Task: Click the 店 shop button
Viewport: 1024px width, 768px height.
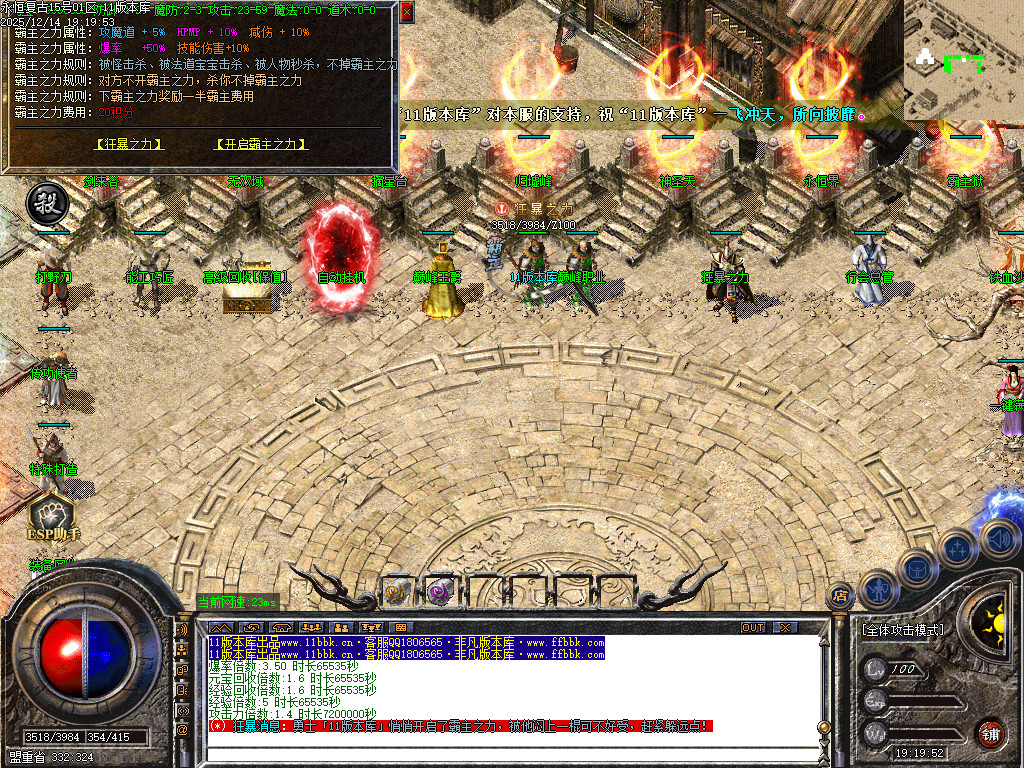Action: coord(841,594)
